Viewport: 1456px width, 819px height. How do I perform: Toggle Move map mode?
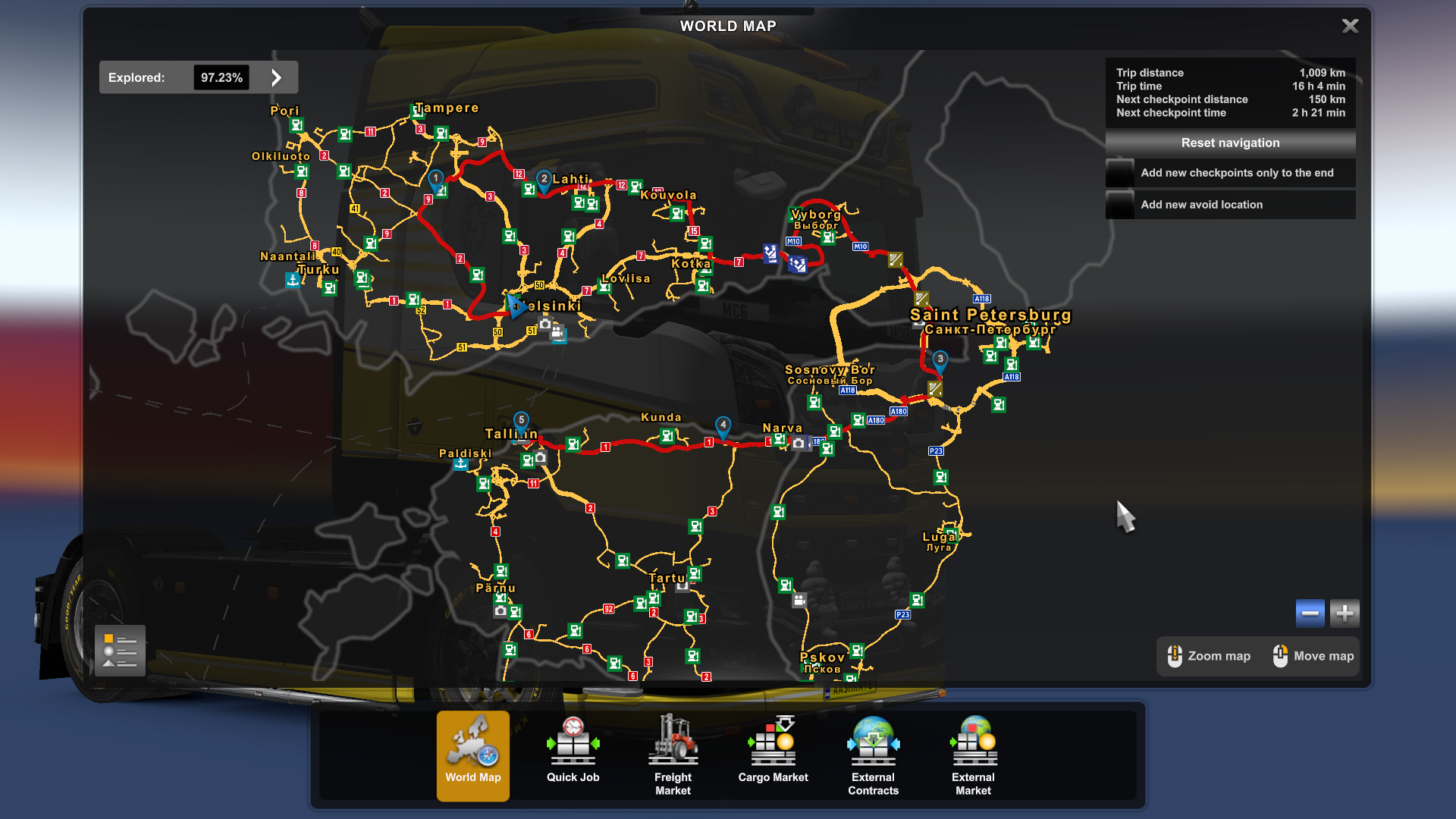pyautogui.click(x=1311, y=656)
